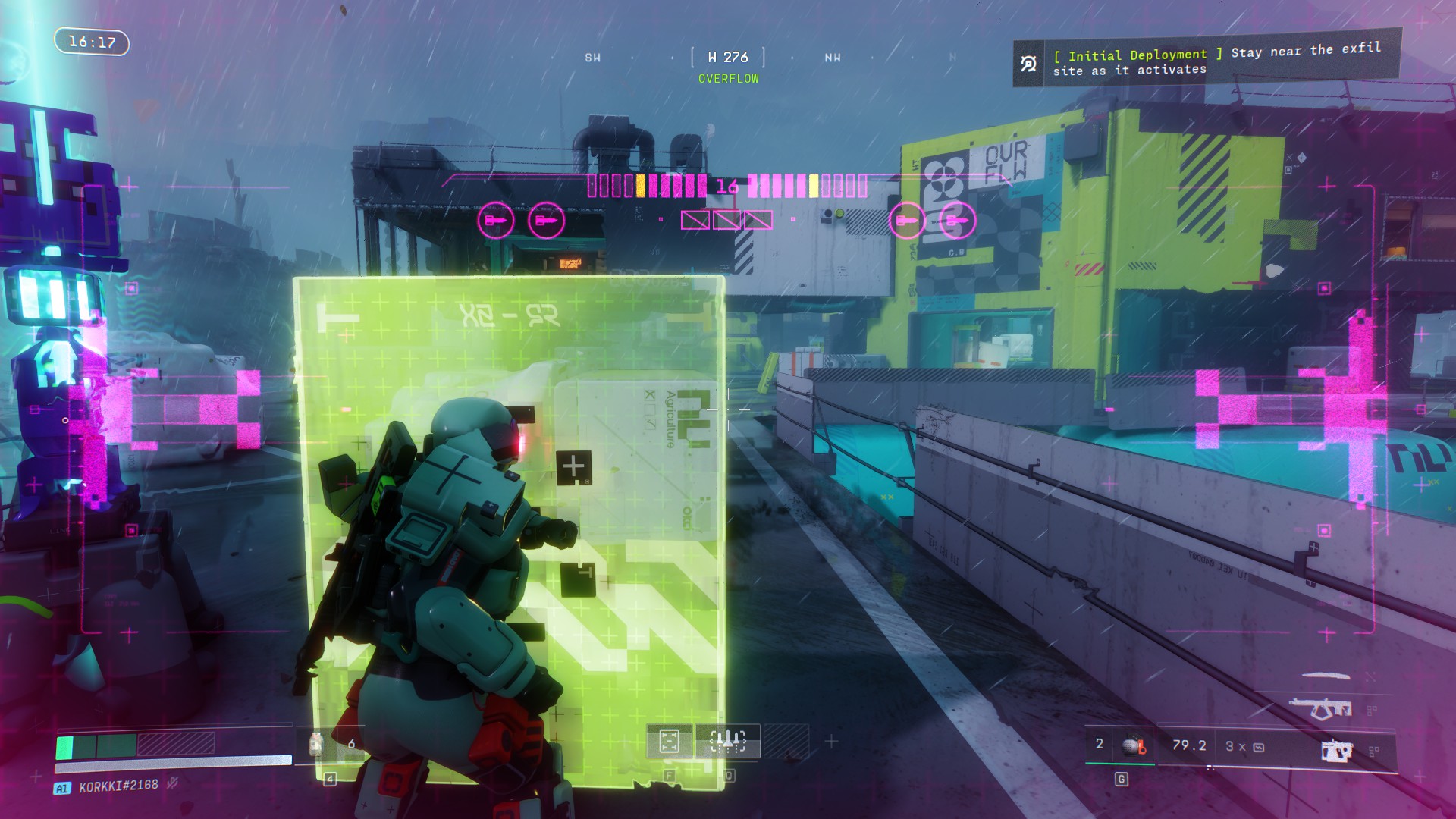The image size is (1456, 819).
Task: Click the W 276 compass heading
Action: [727, 58]
